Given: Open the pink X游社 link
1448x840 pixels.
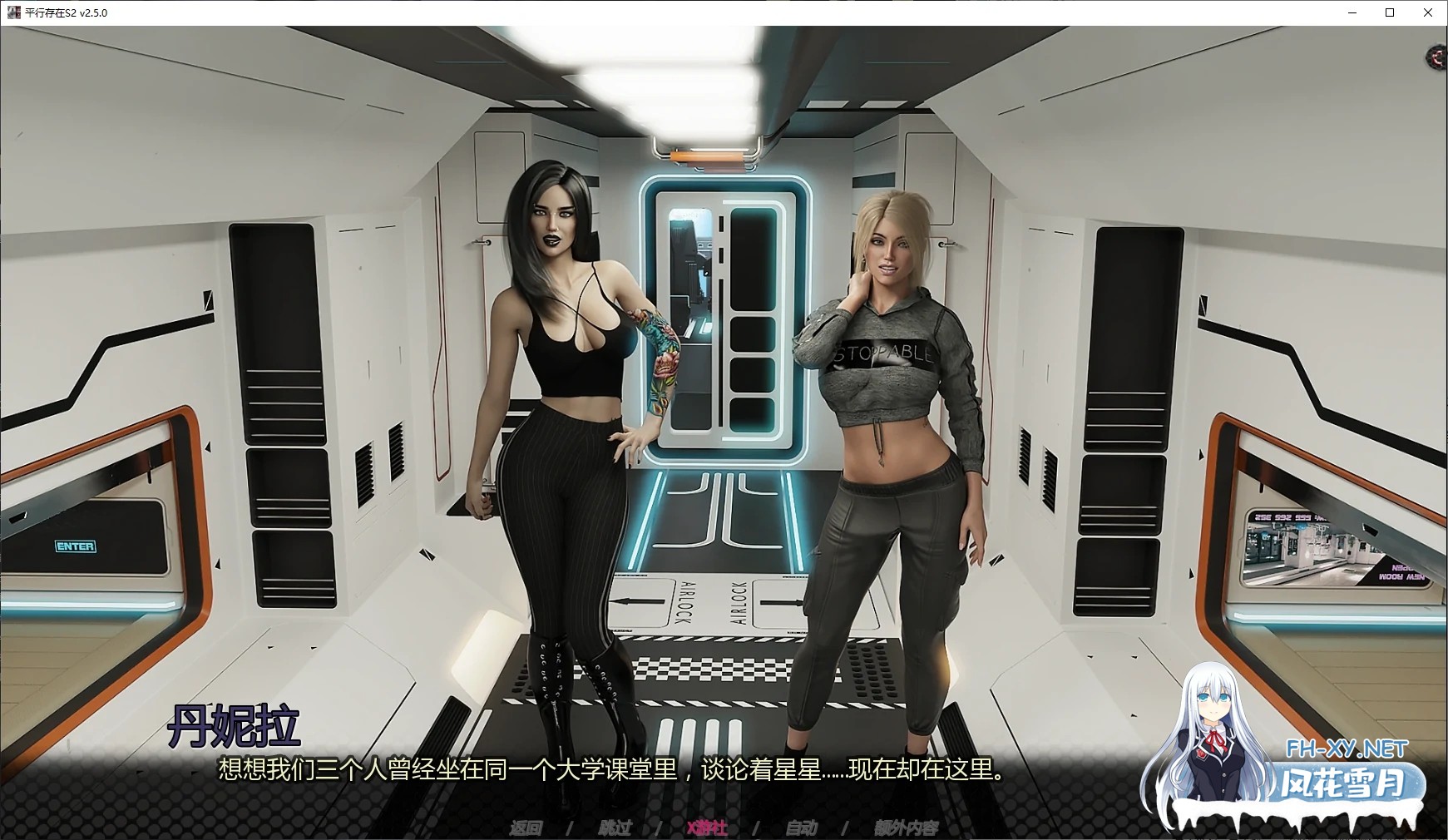Looking at the screenshot, I should click(x=706, y=828).
